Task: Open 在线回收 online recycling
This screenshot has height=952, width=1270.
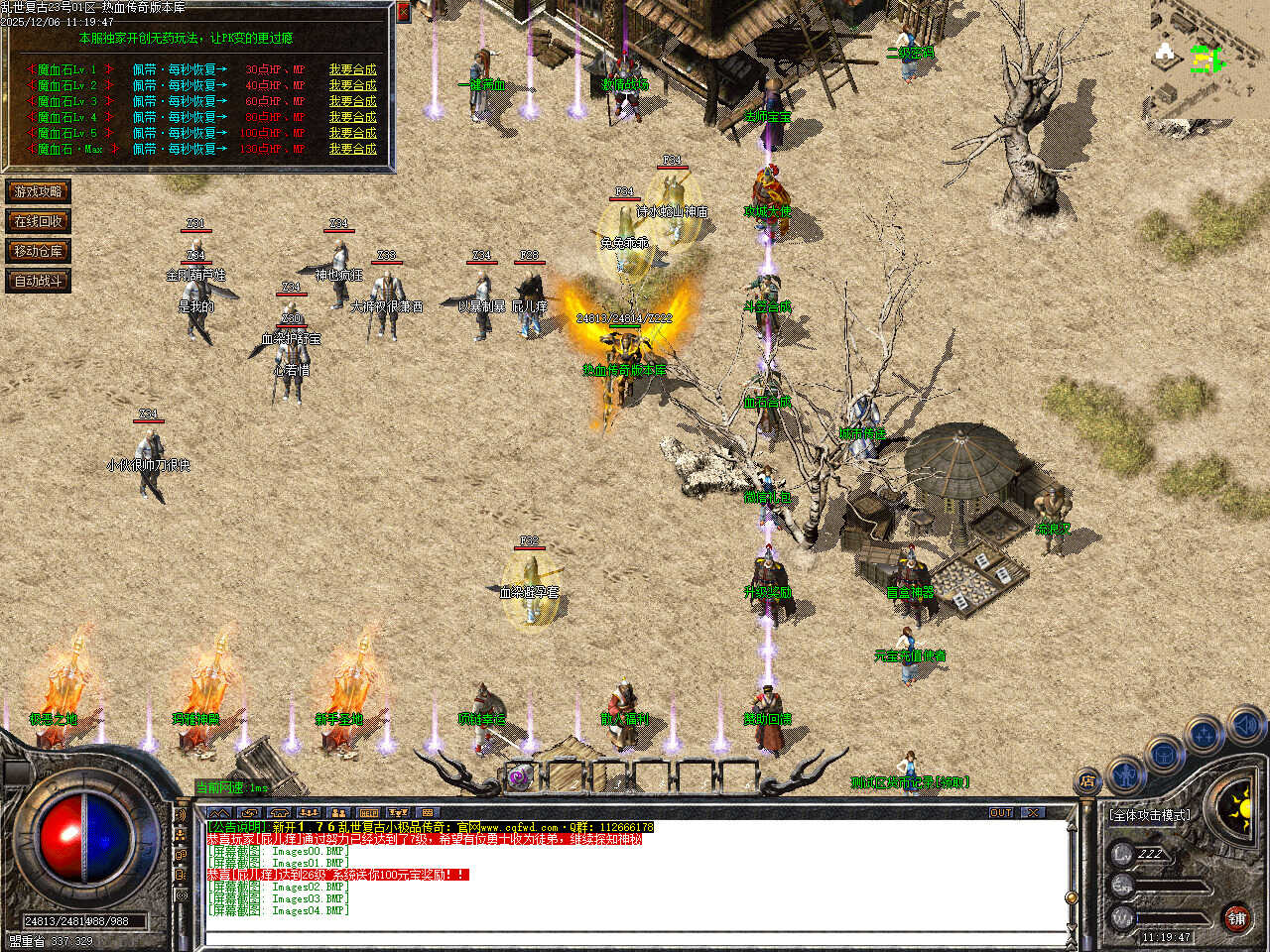Action: pyautogui.click(x=38, y=221)
